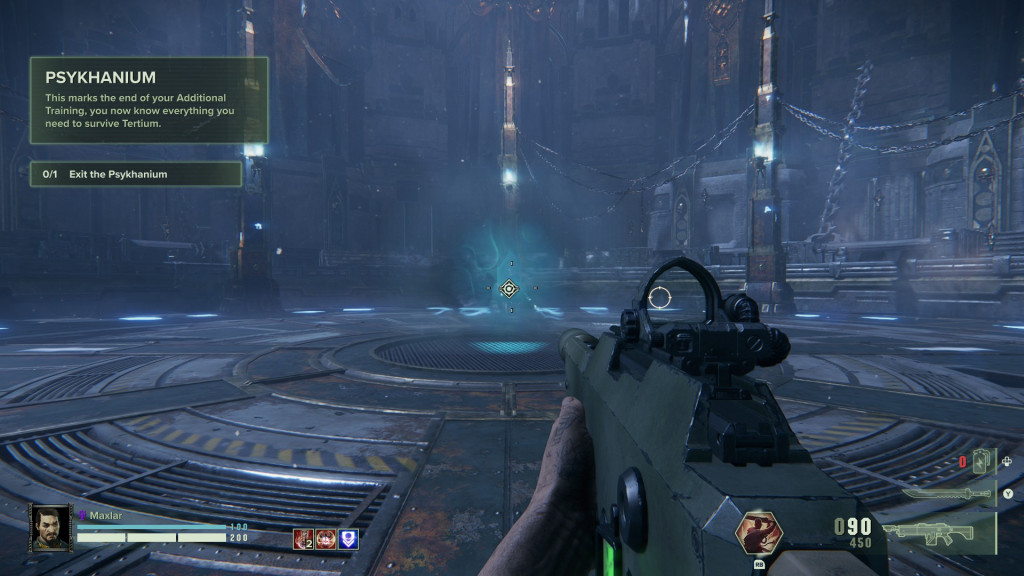Image resolution: width=1024 pixels, height=576 pixels.
Task: Select the blue chevron shield buff icon
Action: click(x=348, y=539)
